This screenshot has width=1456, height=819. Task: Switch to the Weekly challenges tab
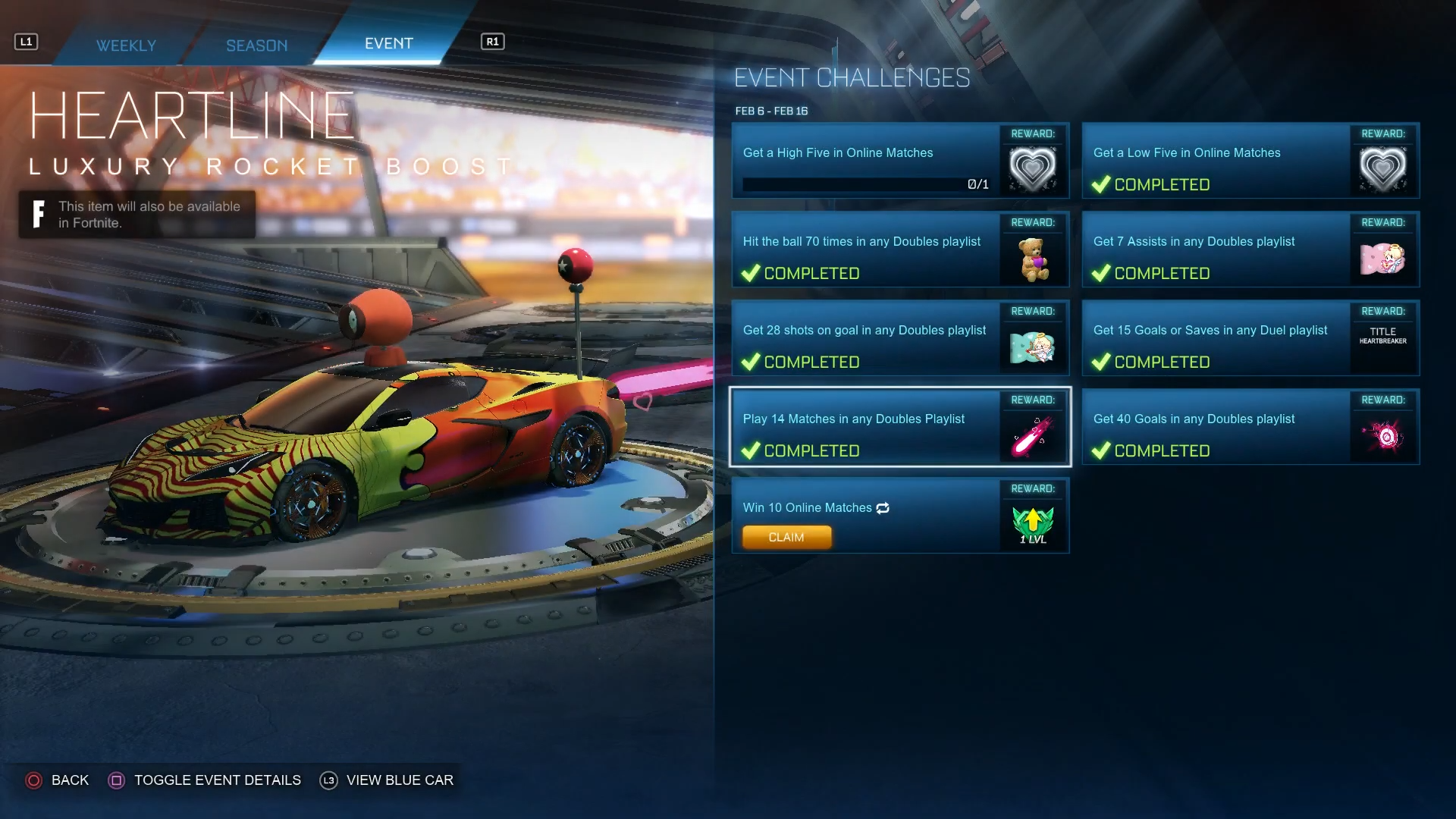coord(126,45)
